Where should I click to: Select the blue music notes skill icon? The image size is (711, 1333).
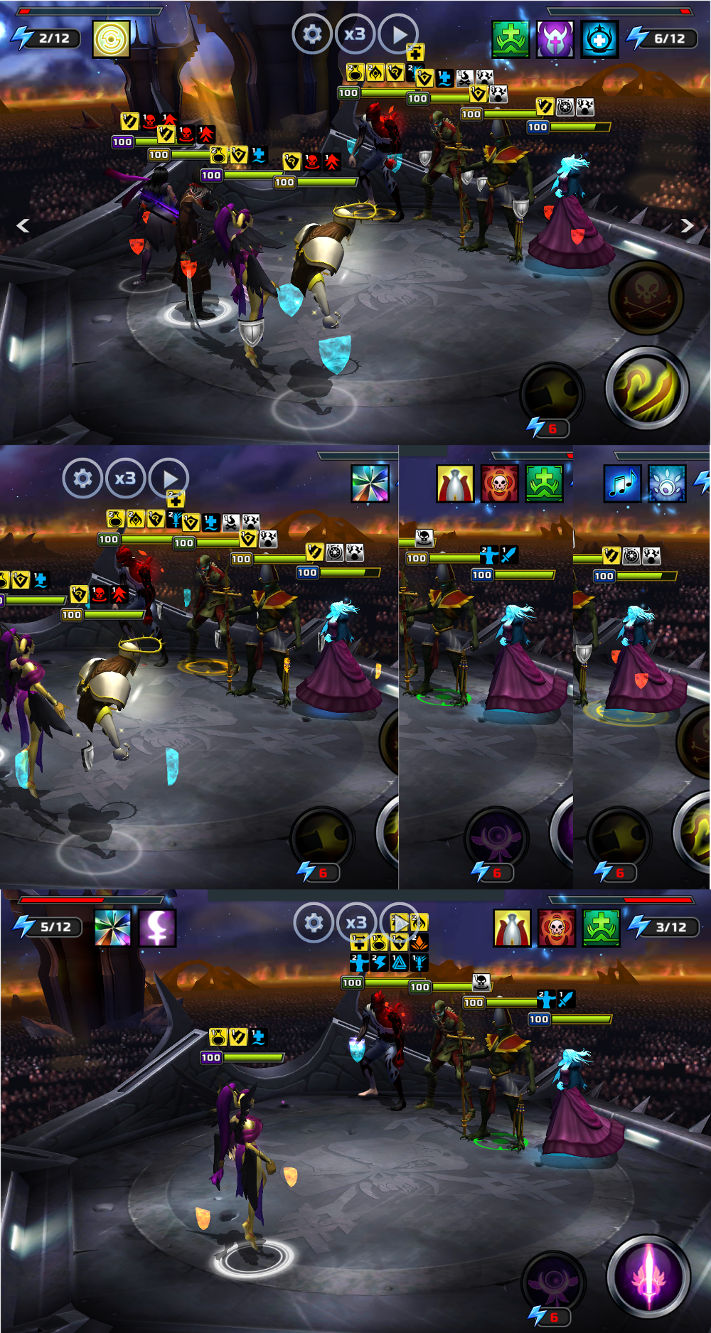(622, 483)
